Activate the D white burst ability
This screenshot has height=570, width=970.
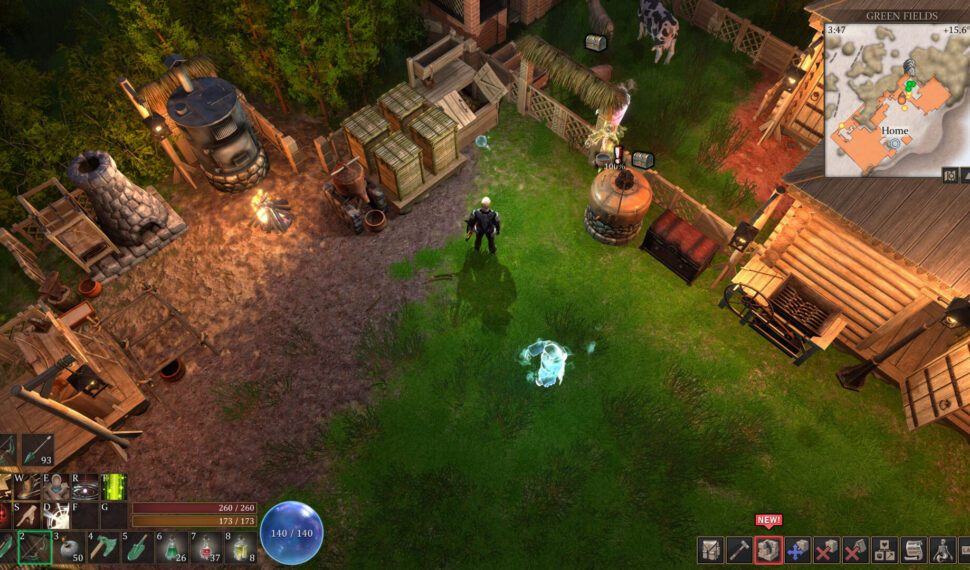click(56, 515)
